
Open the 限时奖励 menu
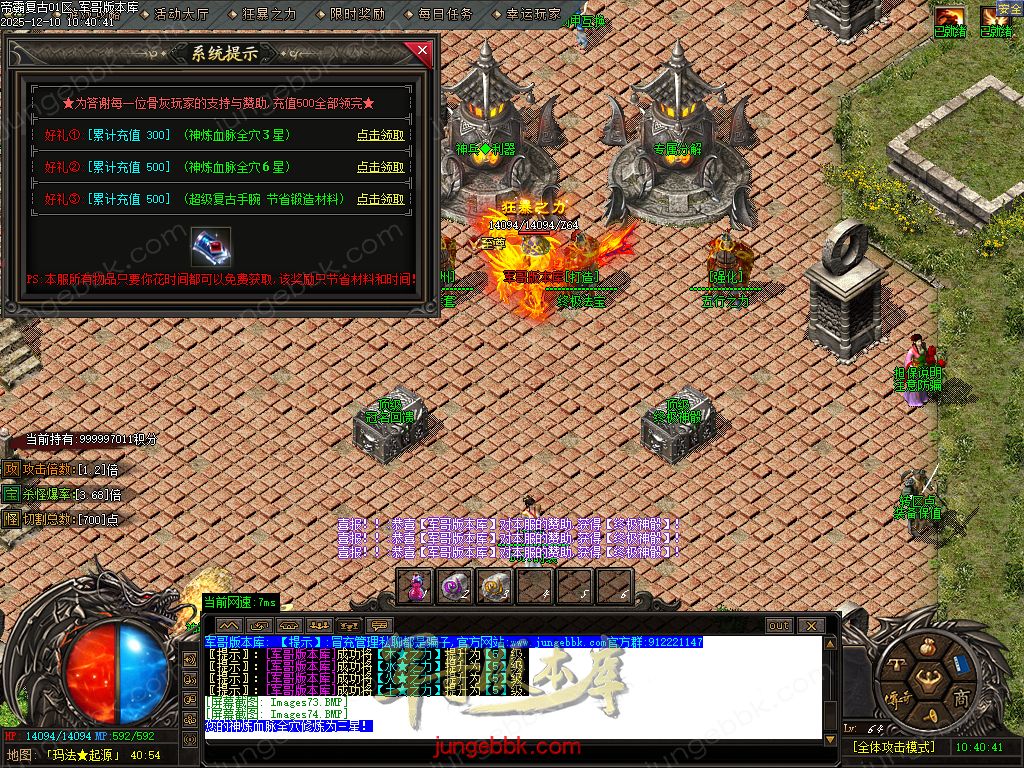point(357,14)
